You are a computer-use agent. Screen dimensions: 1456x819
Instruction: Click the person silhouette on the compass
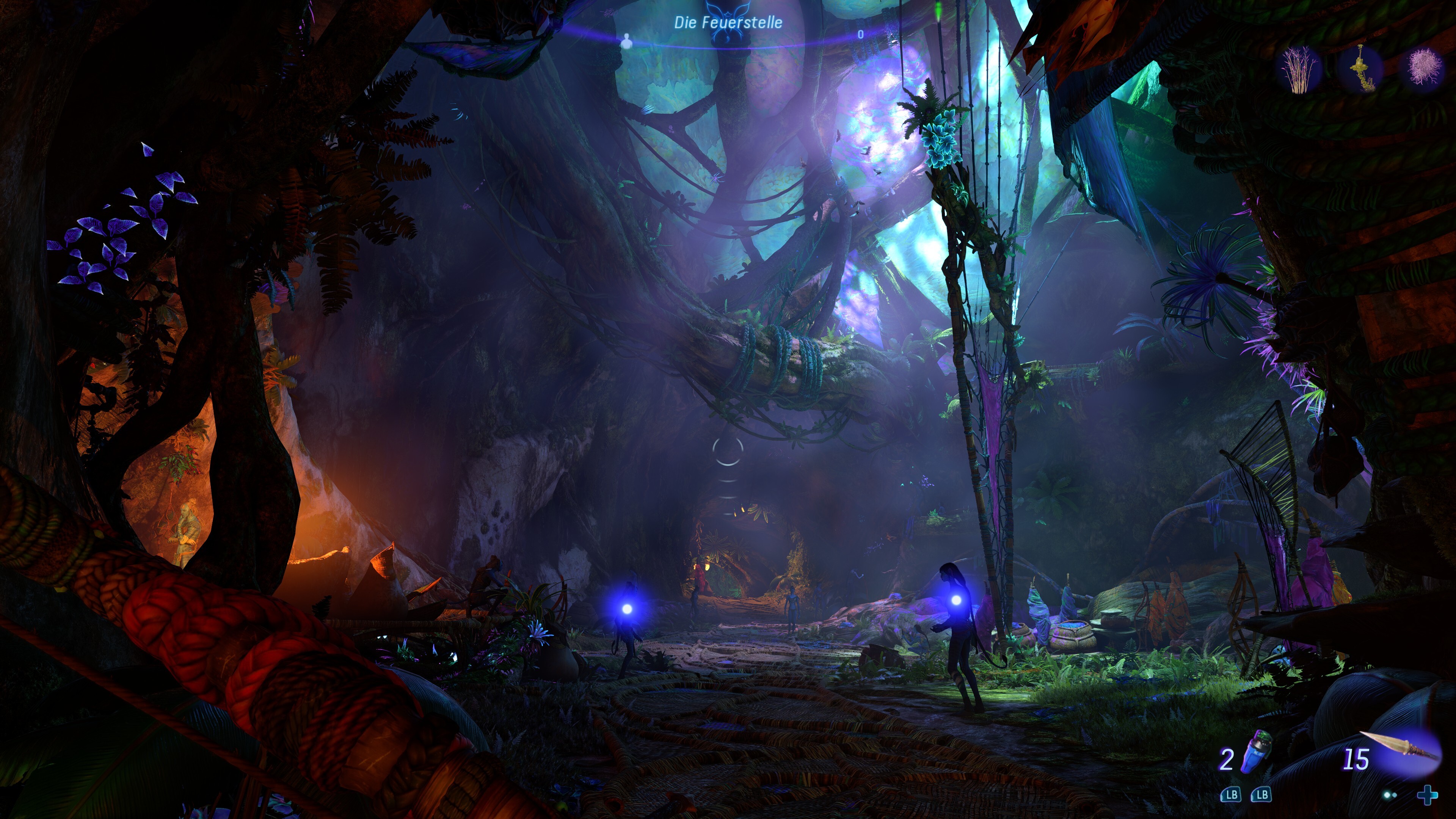pos(626,41)
